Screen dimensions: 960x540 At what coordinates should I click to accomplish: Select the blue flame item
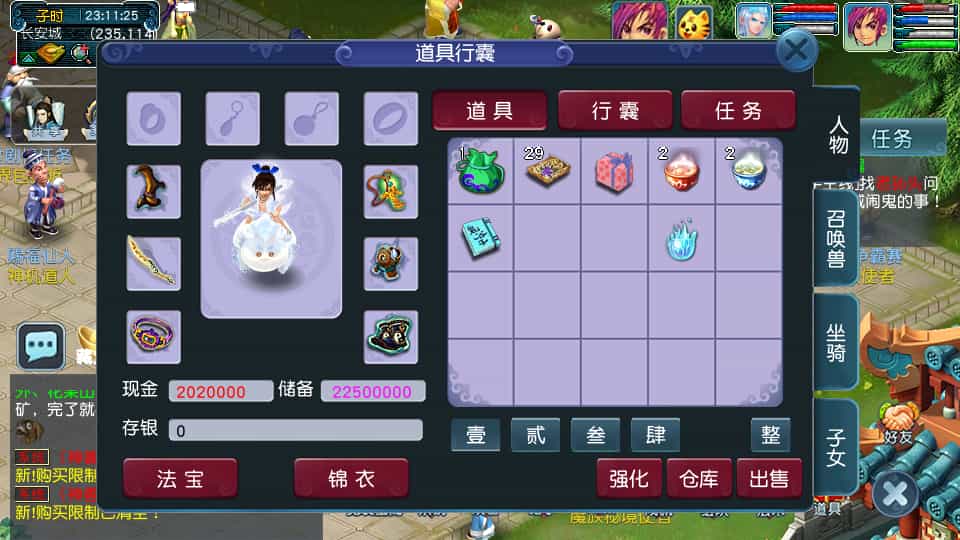(x=682, y=238)
